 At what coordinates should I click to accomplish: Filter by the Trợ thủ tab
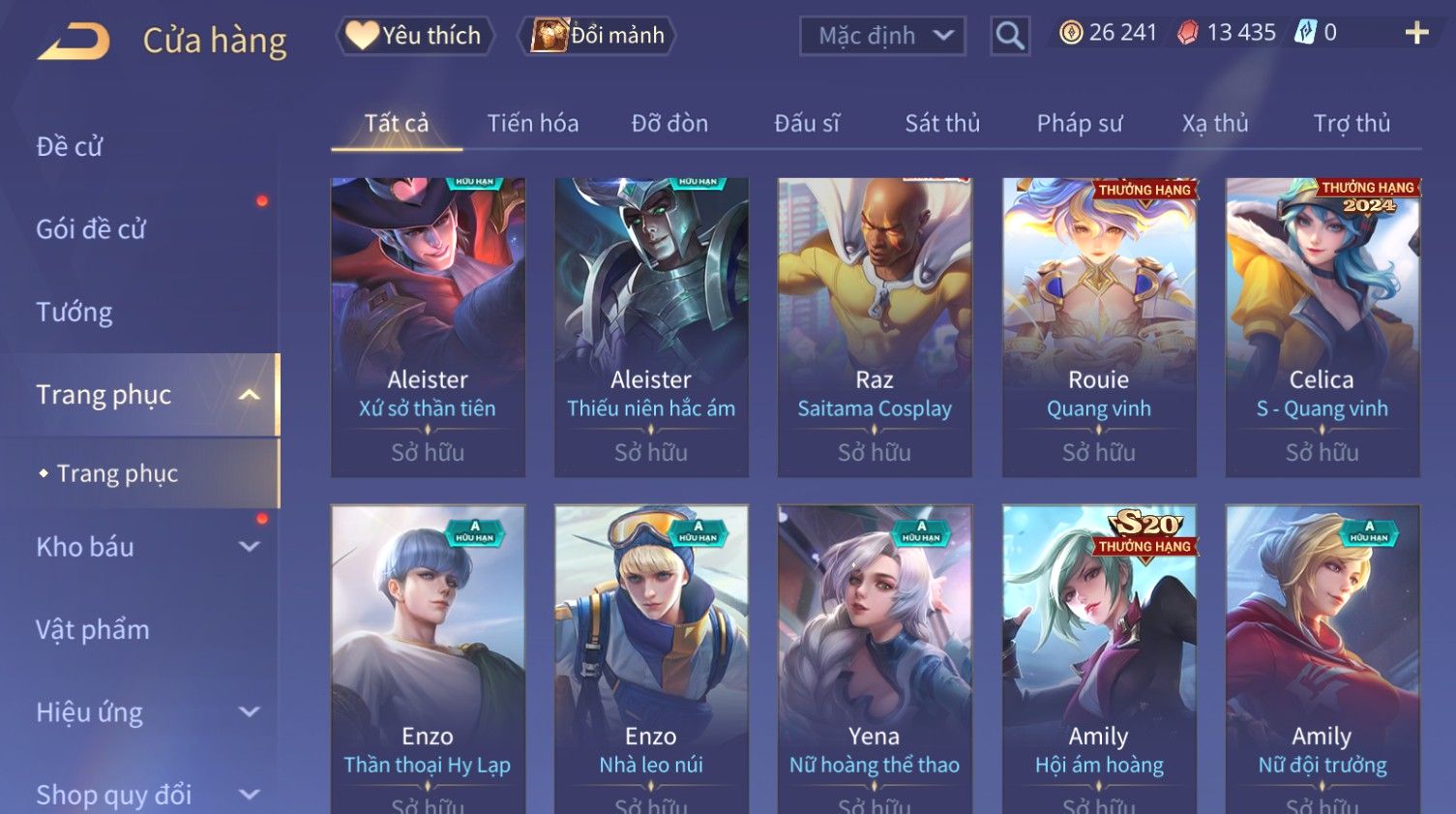(1352, 124)
